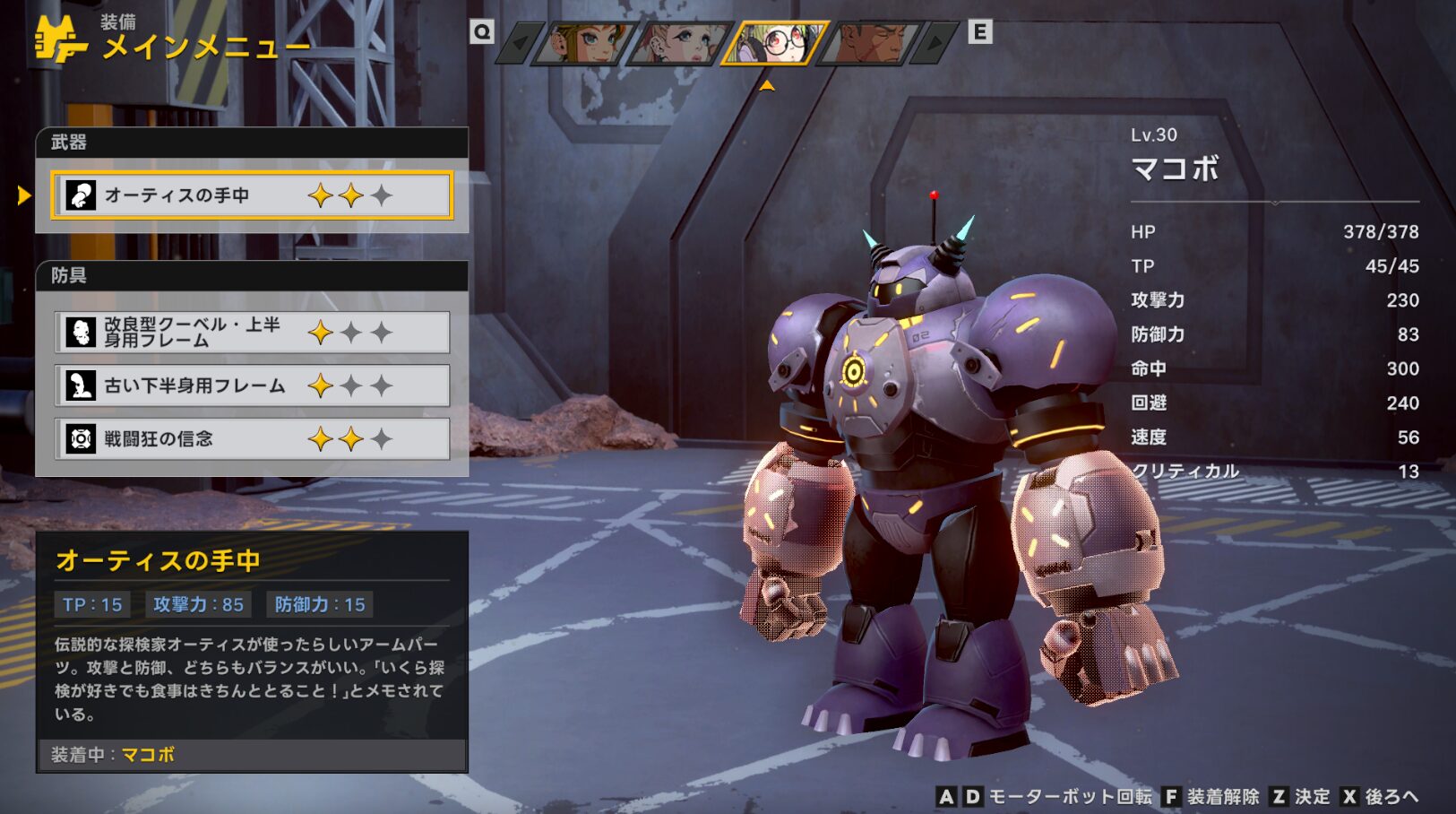1456x814 pixels.
Task: Select the glasses-wearing character portrait
Action: [776, 43]
